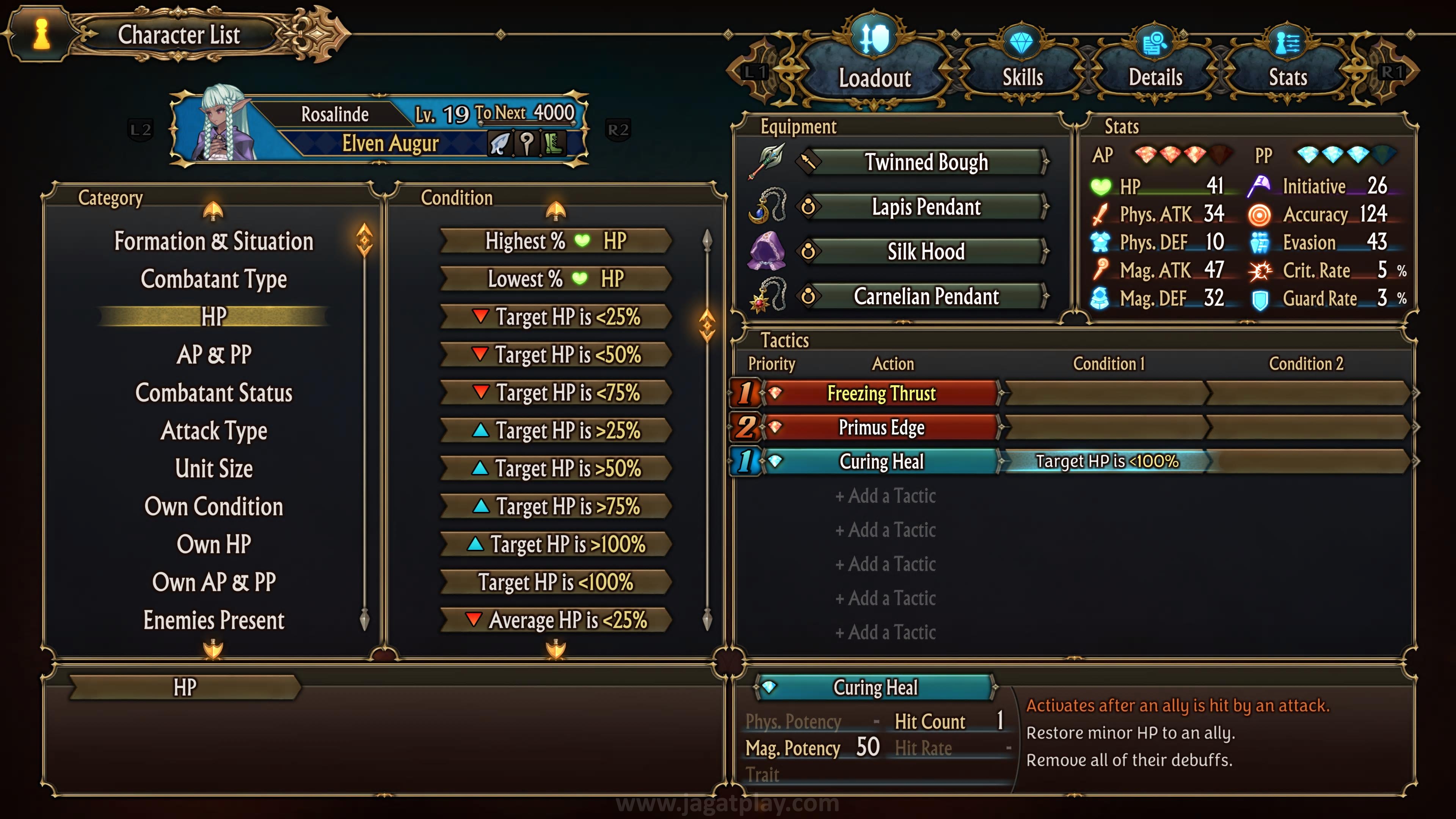Open the Lapis Pendant equipment slot
This screenshot has width=1456, height=819.
coord(926,207)
